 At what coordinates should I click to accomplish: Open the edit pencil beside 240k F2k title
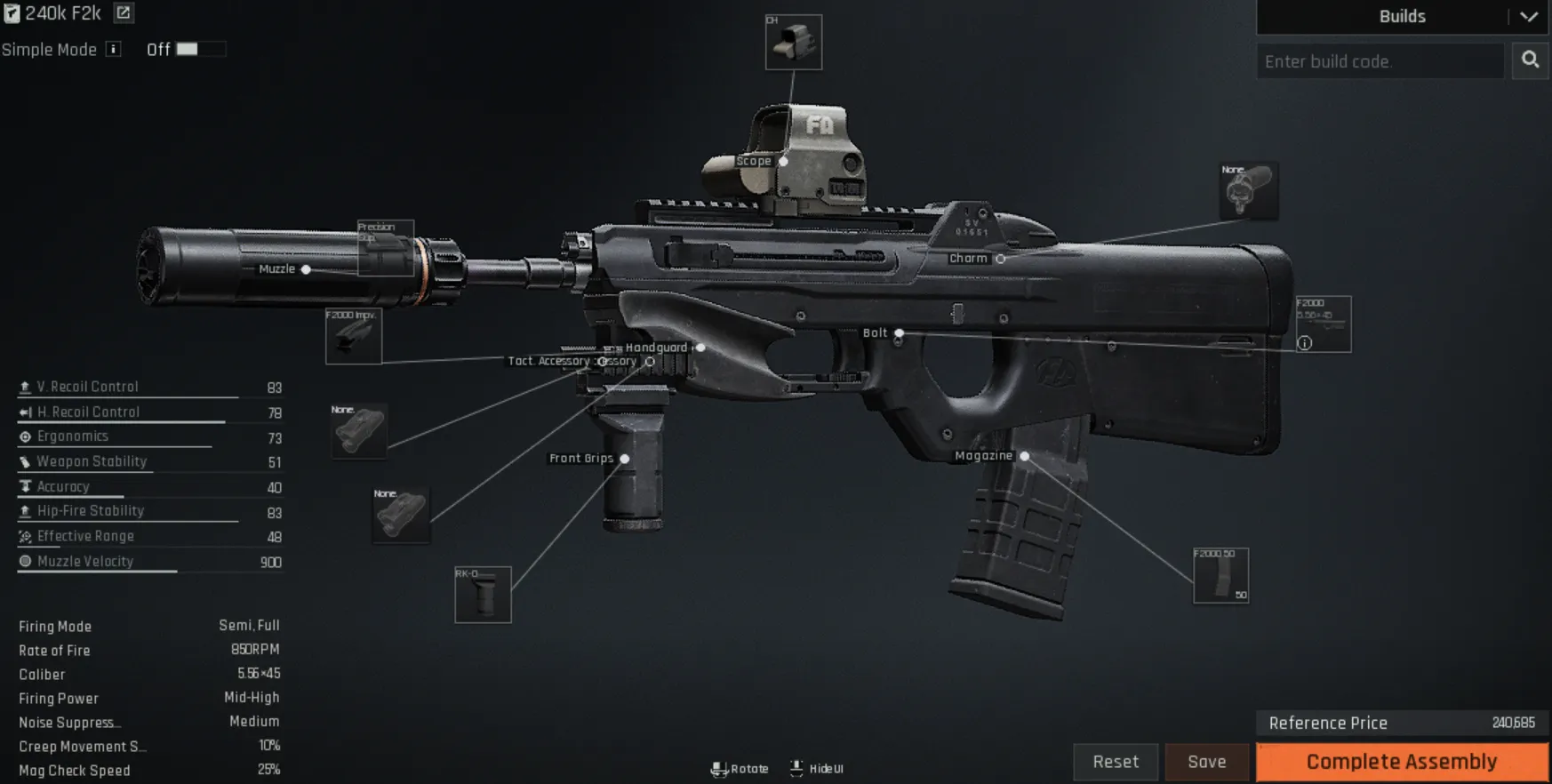[x=122, y=13]
